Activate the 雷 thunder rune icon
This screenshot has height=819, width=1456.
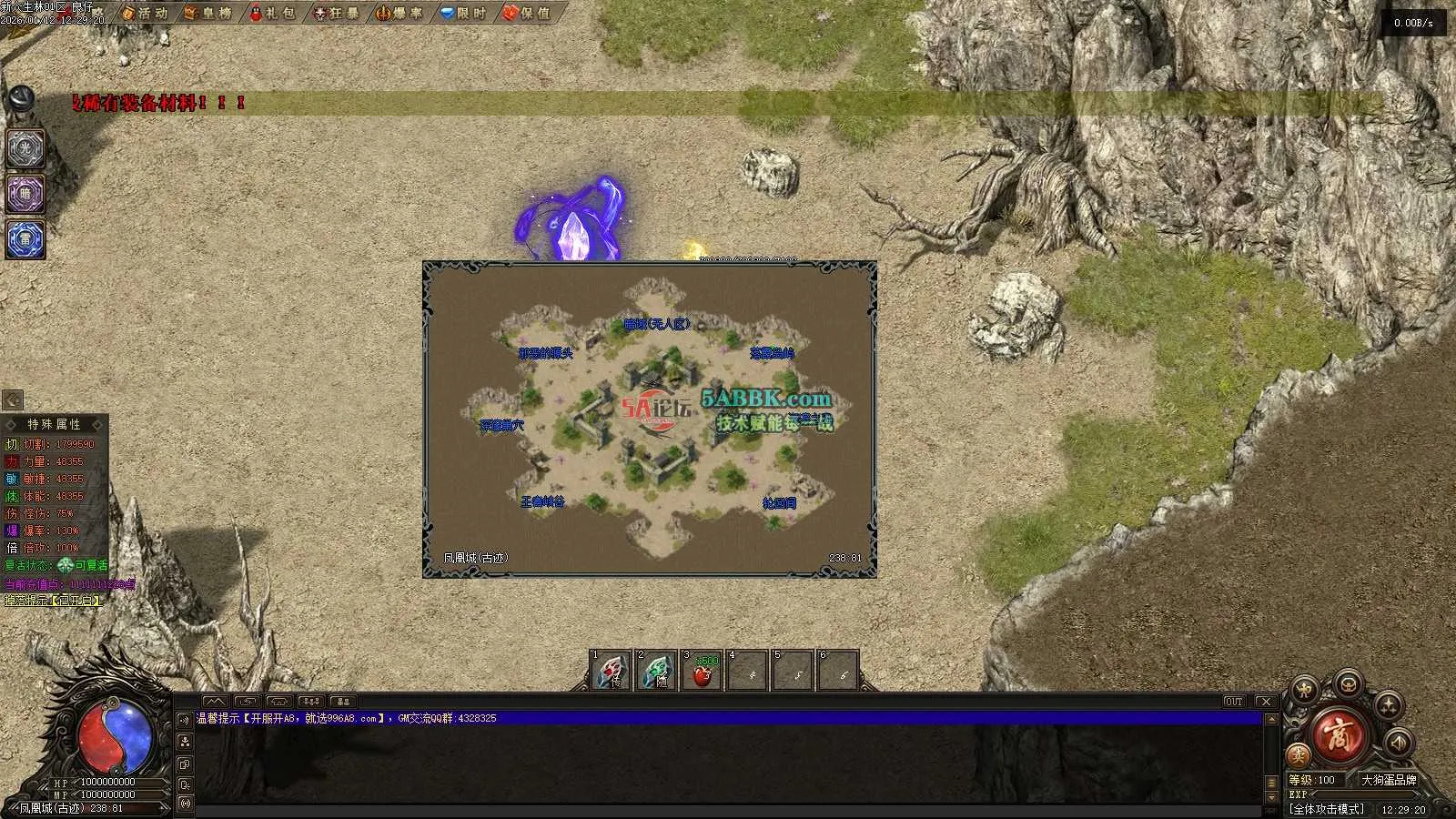point(25,239)
